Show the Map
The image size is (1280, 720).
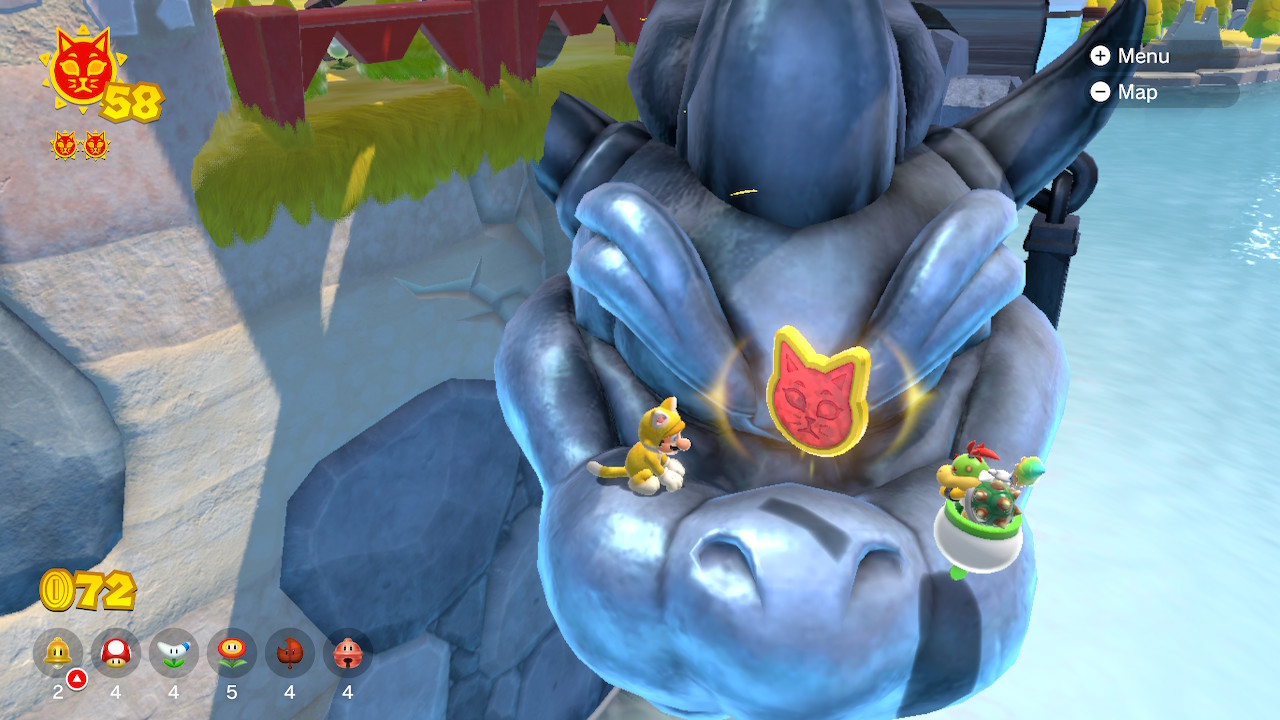point(1124,92)
